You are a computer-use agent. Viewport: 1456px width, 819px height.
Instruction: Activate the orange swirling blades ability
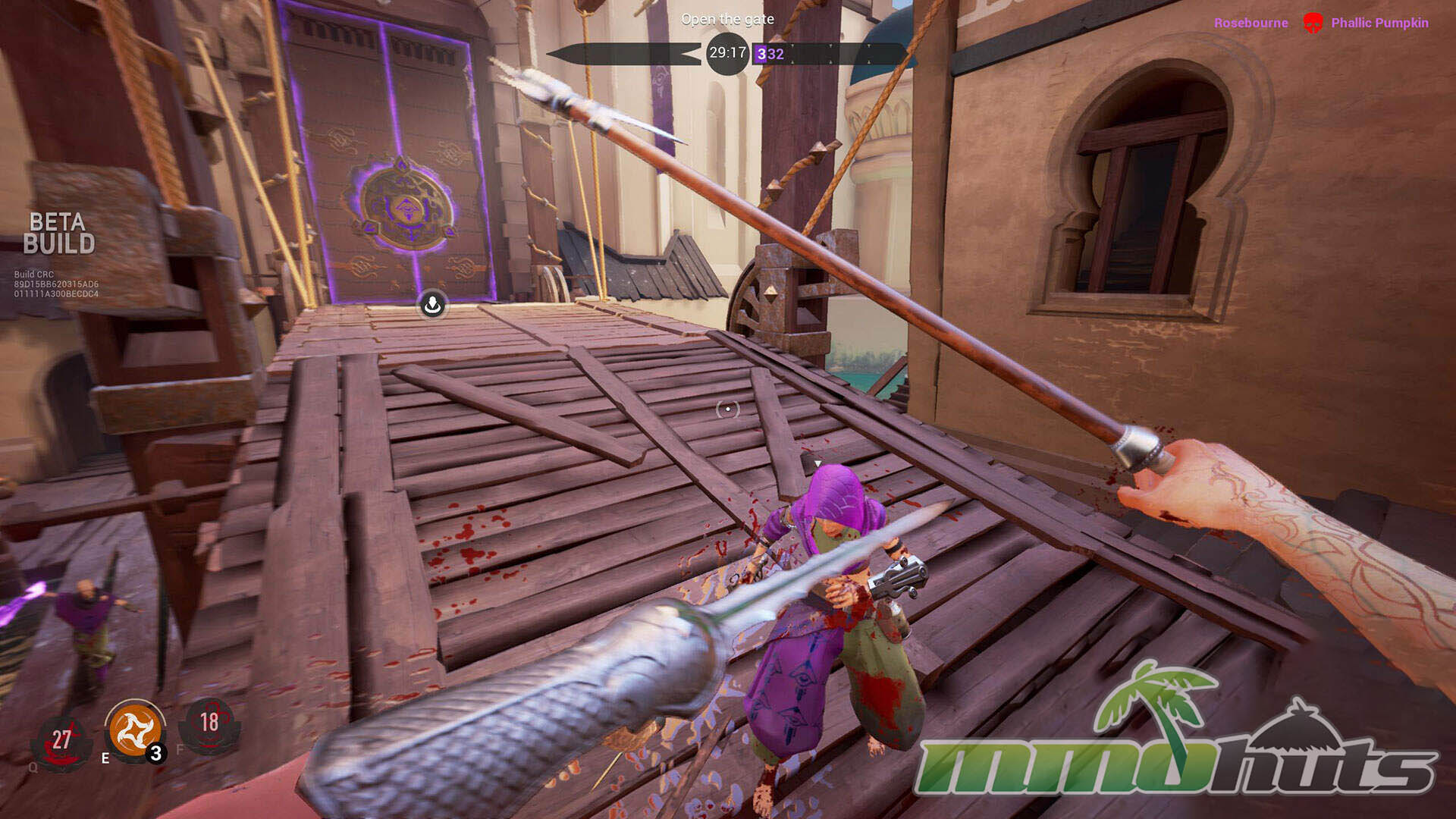coord(136,730)
